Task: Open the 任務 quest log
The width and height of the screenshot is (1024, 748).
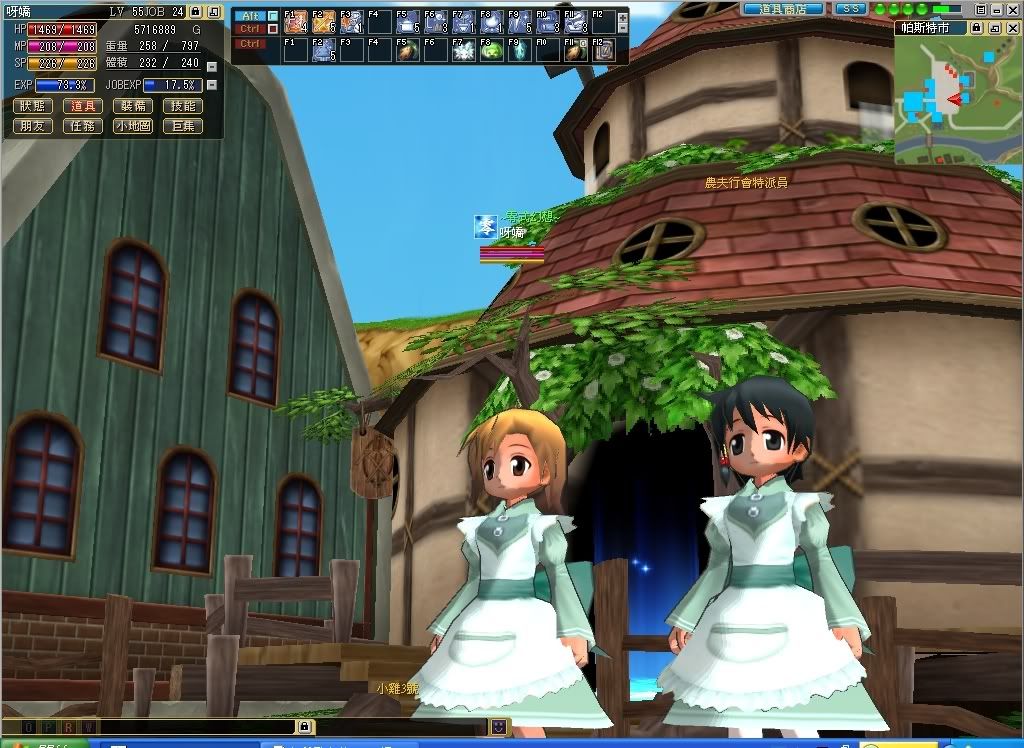Action: tap(81, 126)
